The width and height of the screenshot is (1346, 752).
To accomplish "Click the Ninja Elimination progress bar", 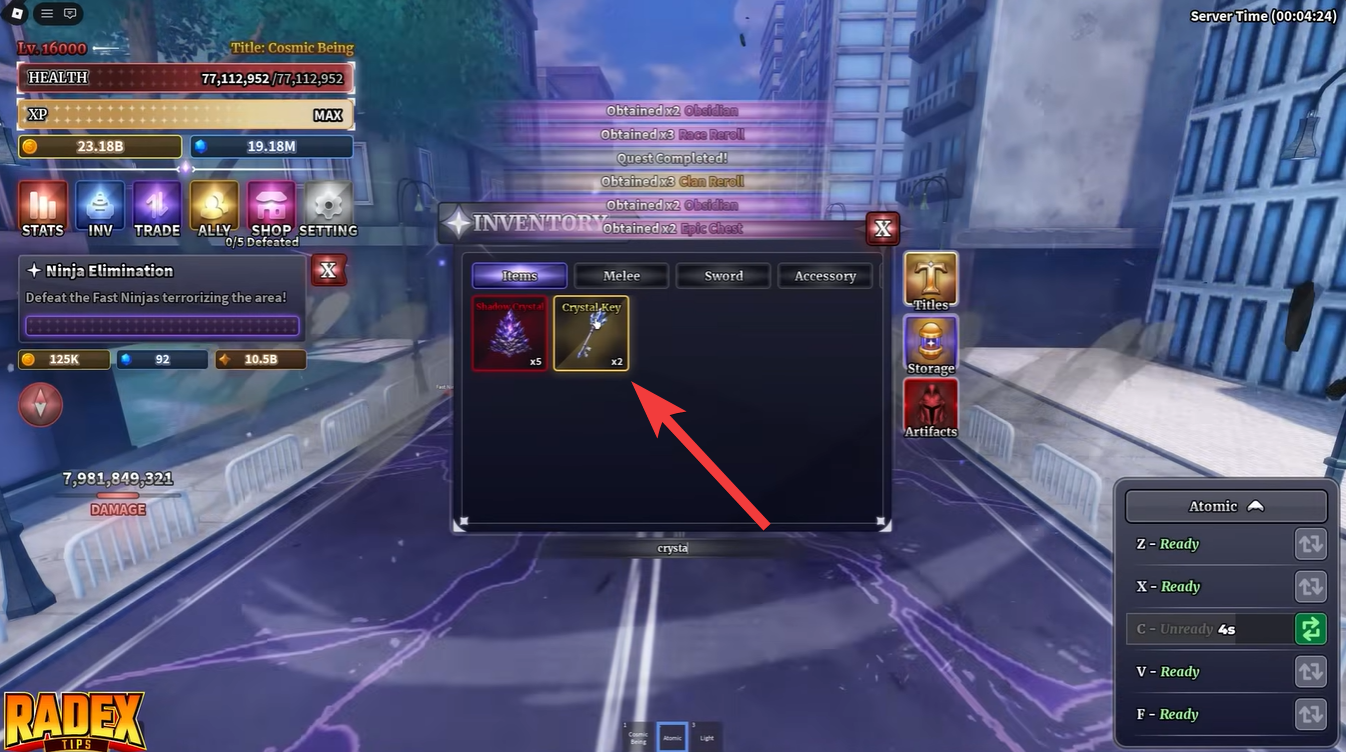I will [162, 326].
